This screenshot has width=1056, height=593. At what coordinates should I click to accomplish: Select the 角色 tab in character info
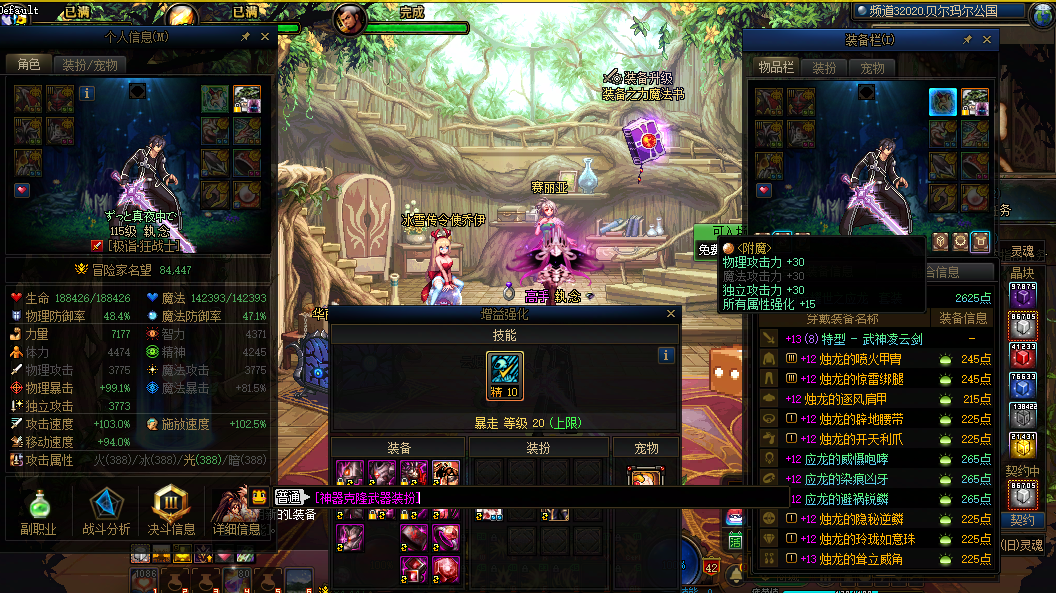(x=29, y=65)
